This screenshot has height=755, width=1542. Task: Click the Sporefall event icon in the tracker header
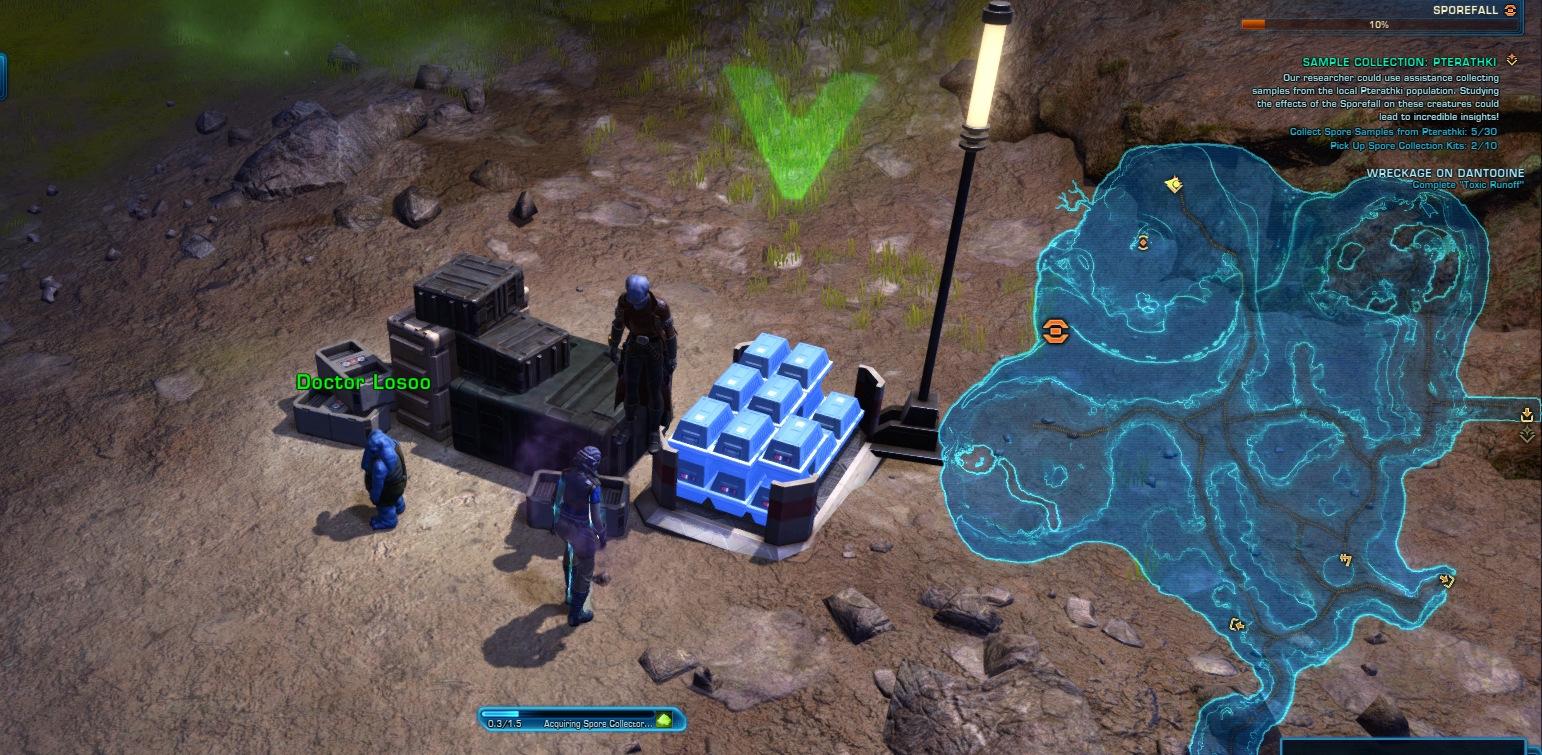tap(1510, 10)
